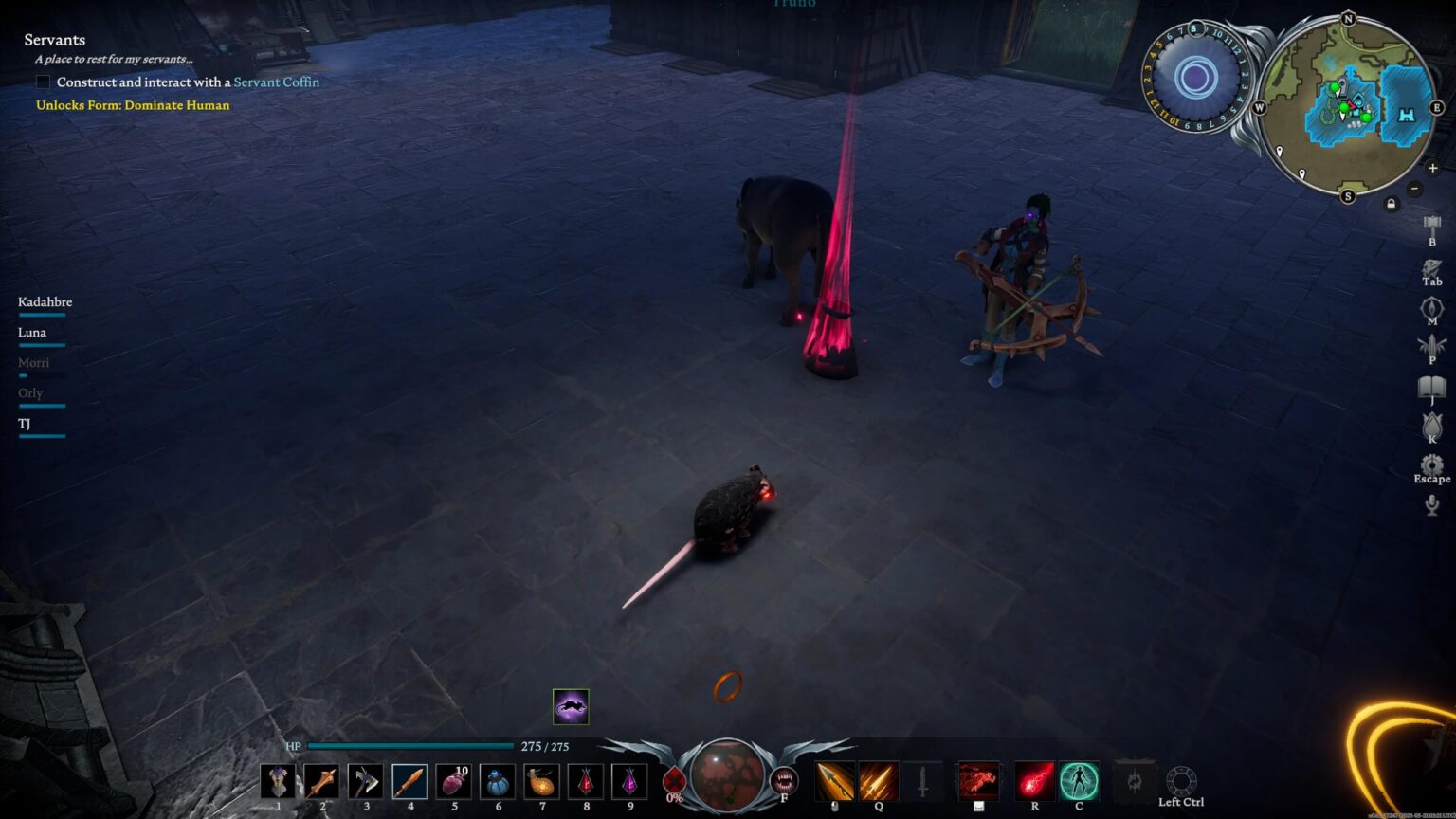This screenshot has height=819, width=1456.
Task: Open the journal book icon
Action: [x=1431, y=387]
